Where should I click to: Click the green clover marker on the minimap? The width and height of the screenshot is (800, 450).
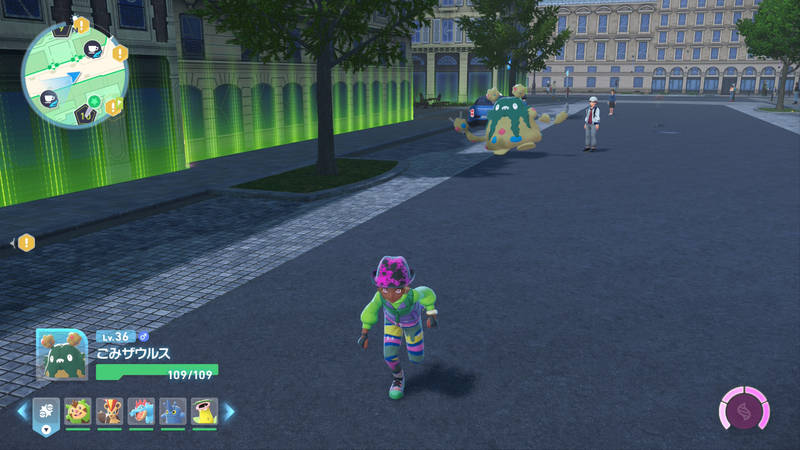(93, 101)
